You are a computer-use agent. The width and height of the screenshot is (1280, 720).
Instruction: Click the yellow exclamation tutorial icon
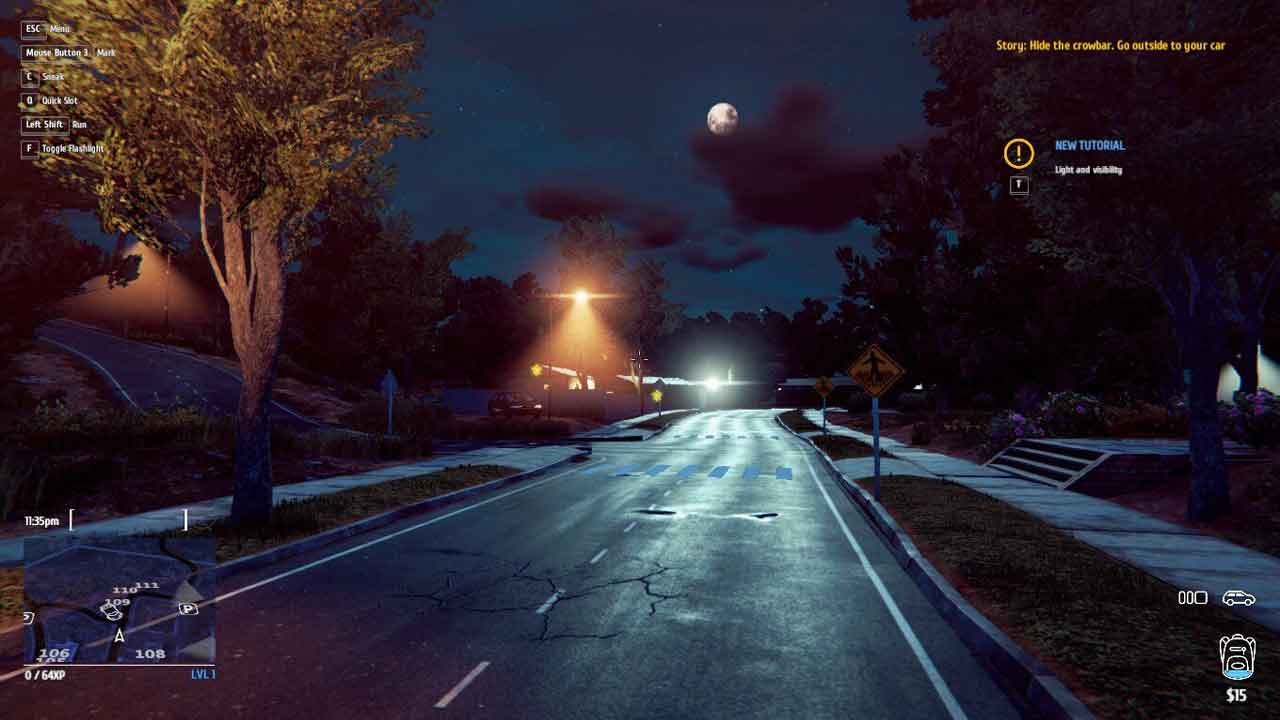tap(1018, 153)
